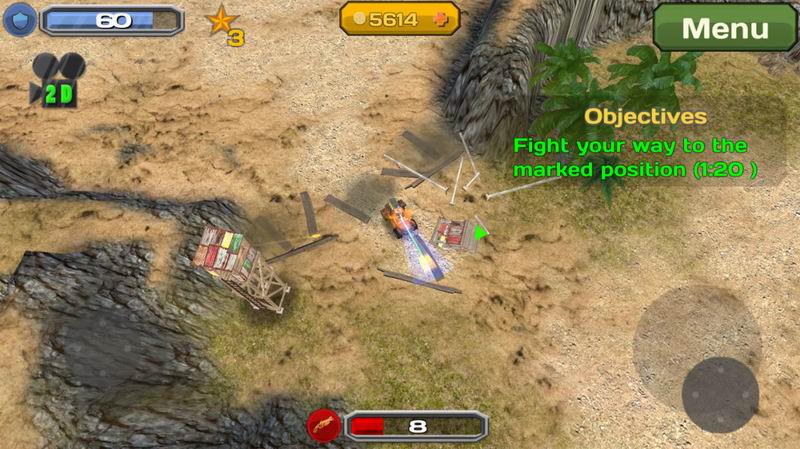Image resolution: width=800 pixels, height=449 pixels.
Task: Tap the virtual joystick thumb knob
Action: [720, 394]
